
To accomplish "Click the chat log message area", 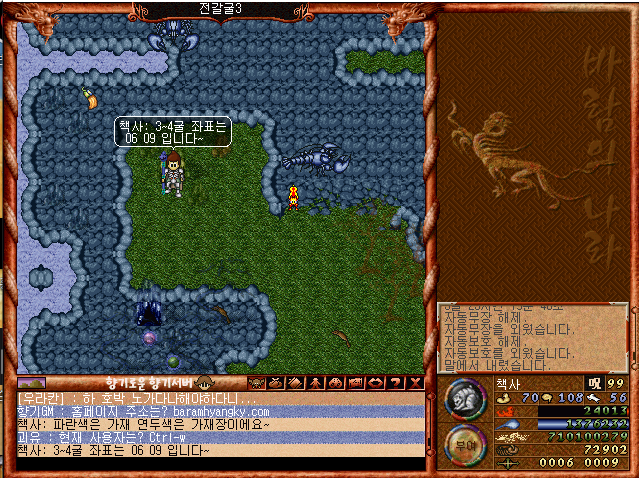I will coord(220,424).
